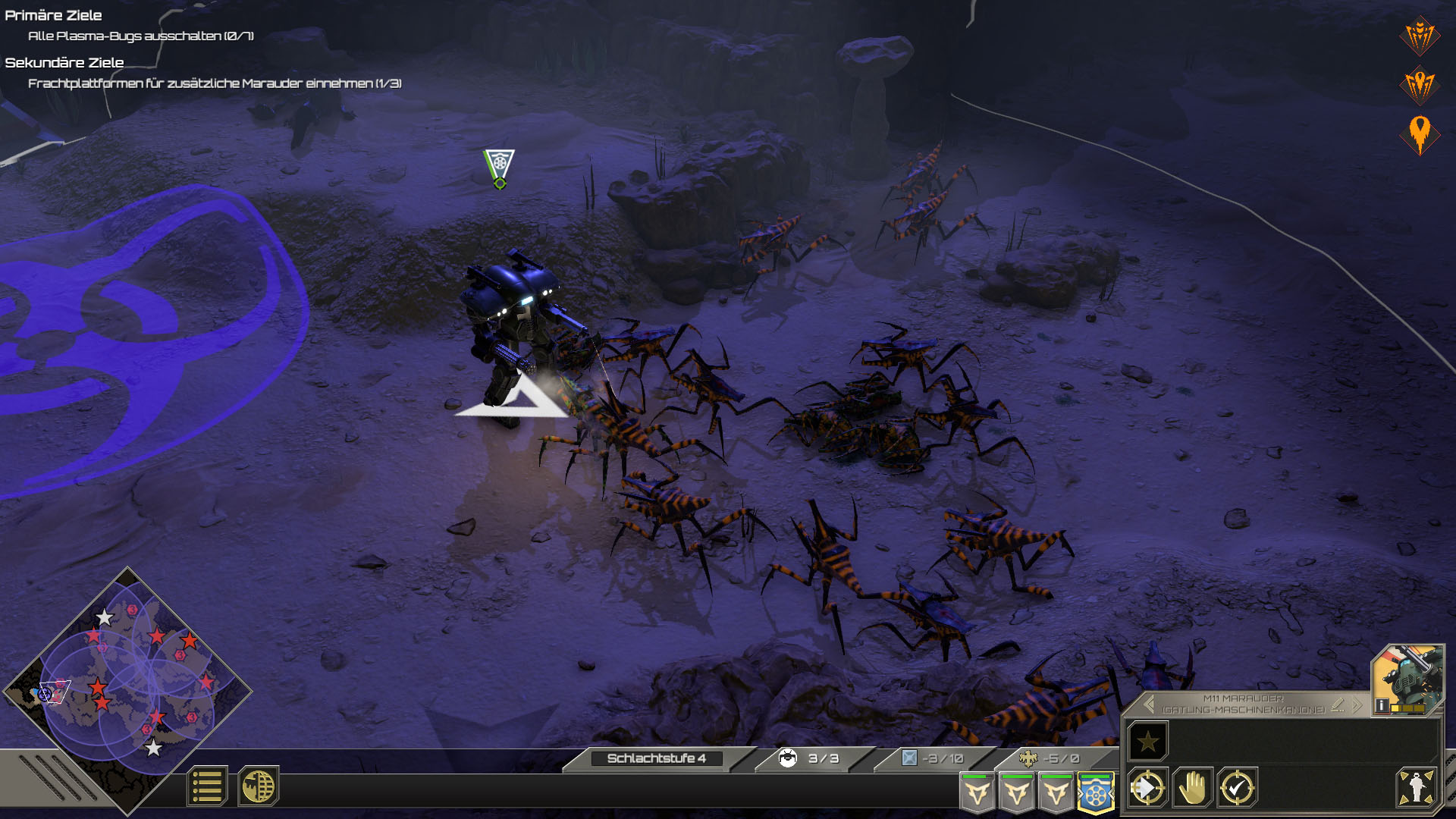The image size is (1456, 819).
Task: Activate the hold position hand command
Action: 1192,788
